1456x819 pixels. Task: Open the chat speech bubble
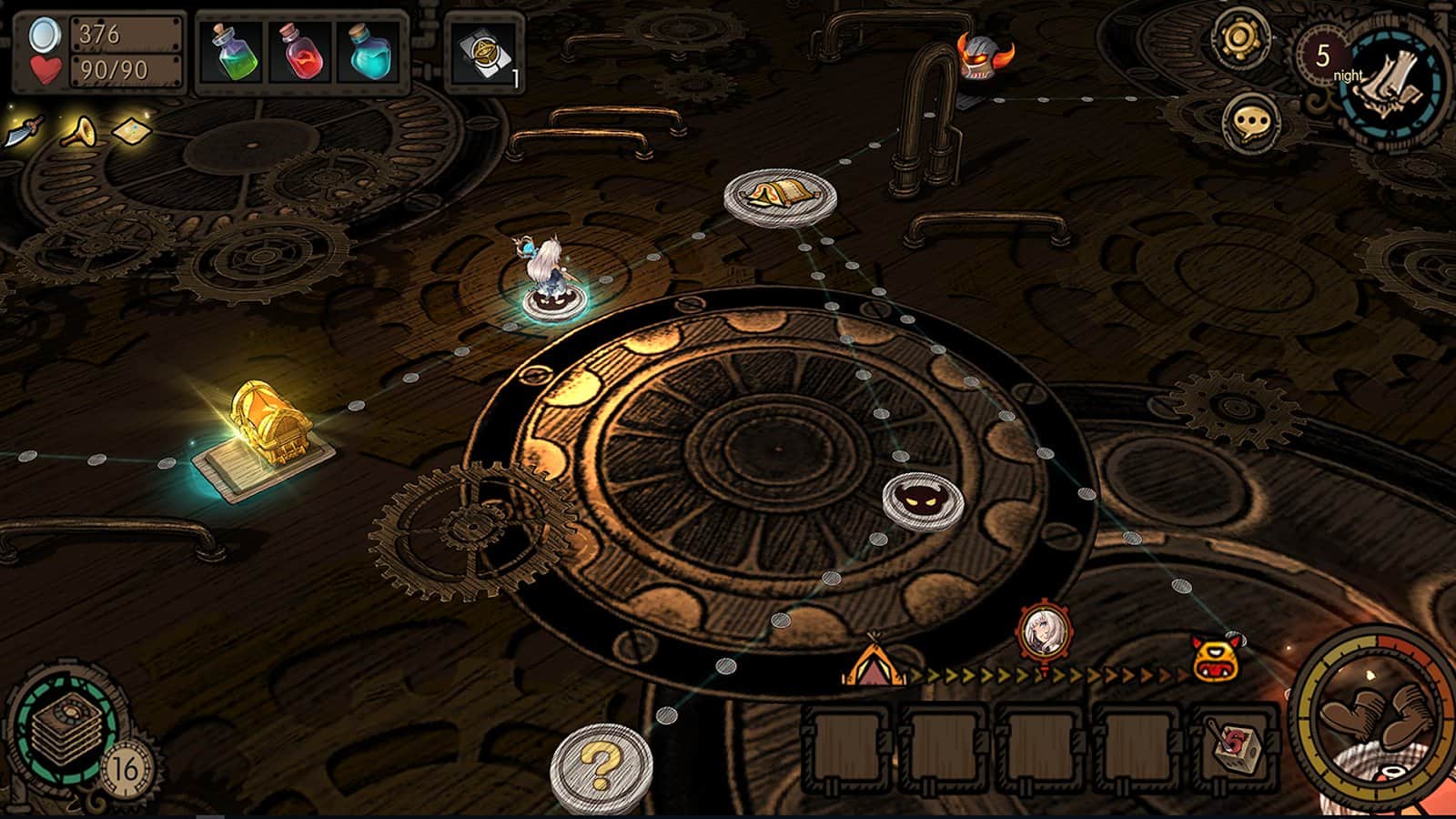1252,122
